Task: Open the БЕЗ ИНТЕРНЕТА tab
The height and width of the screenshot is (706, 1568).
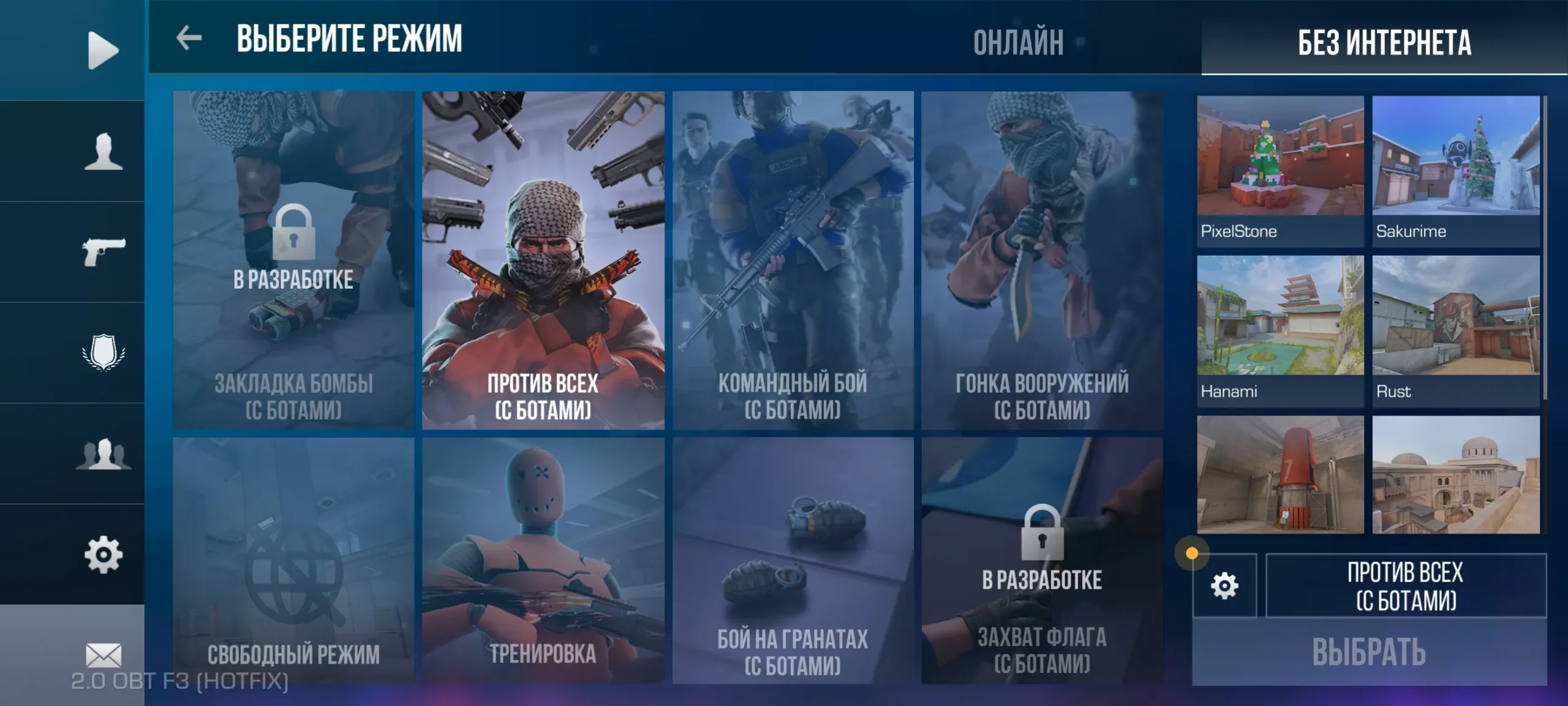Action: click(x=1384, y=42)
